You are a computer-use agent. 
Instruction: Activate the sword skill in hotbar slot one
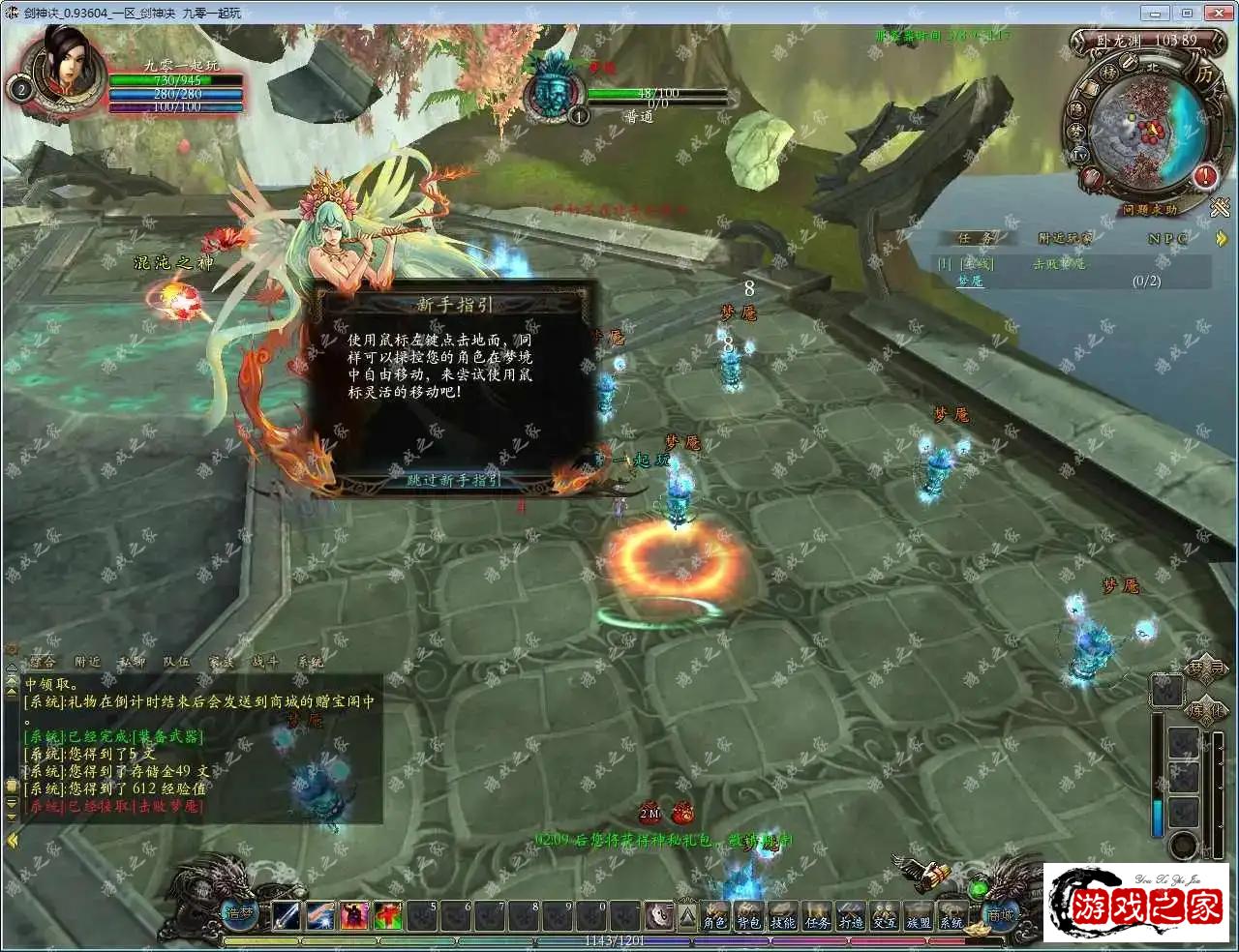pos(287,915)
